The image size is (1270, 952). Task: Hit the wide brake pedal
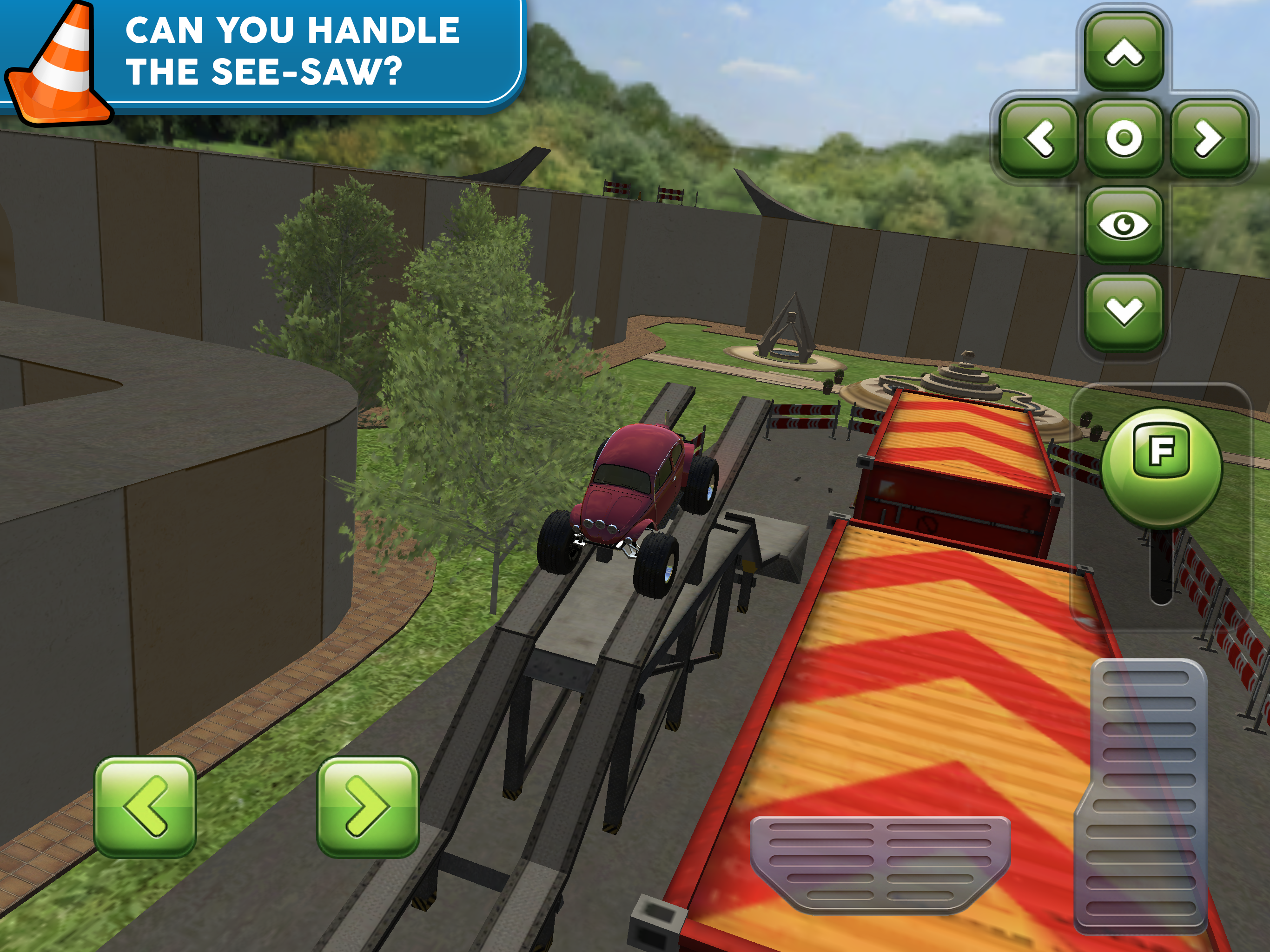click(x=880, y=861)
